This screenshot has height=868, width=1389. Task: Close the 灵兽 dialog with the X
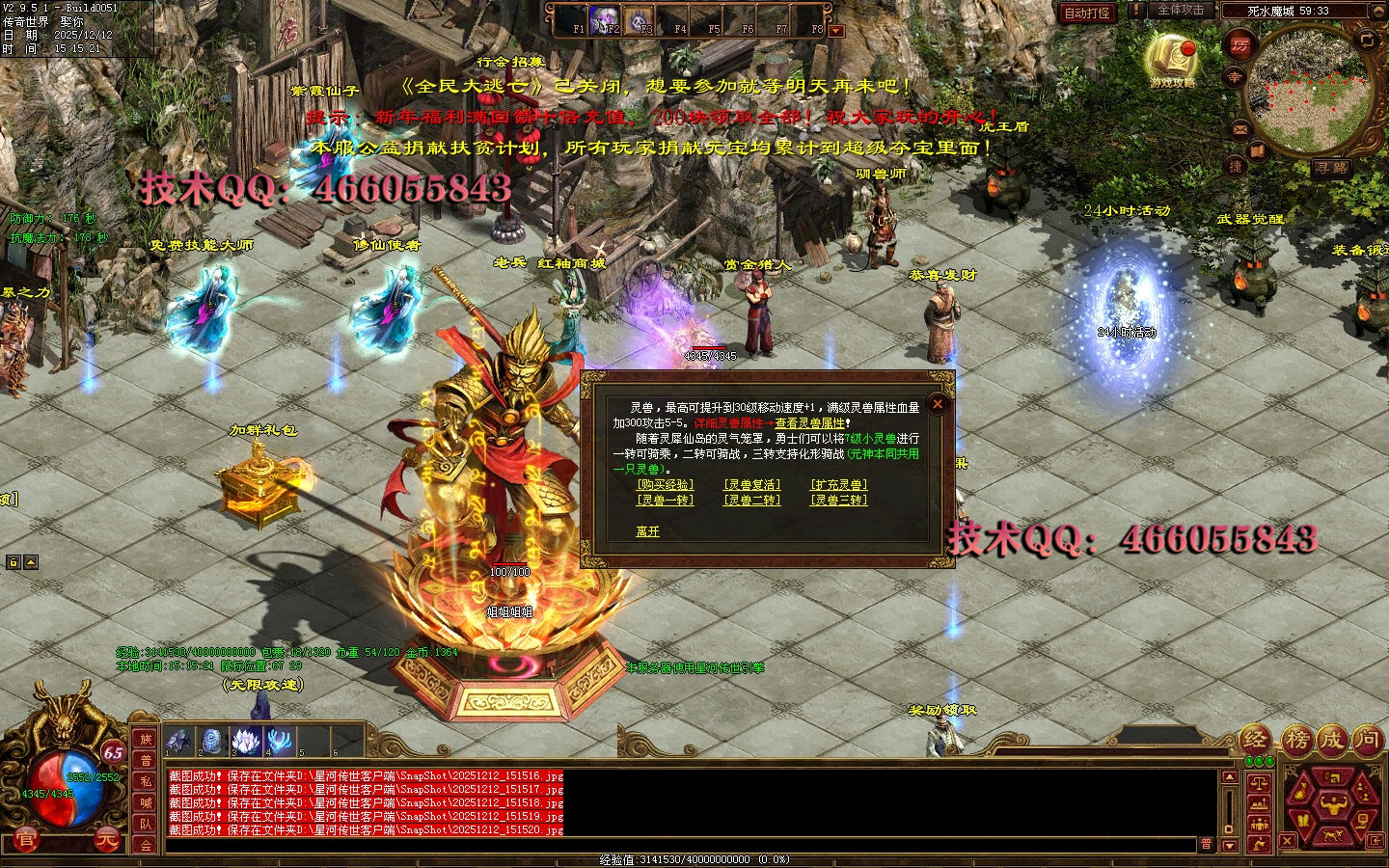(937, 404)
